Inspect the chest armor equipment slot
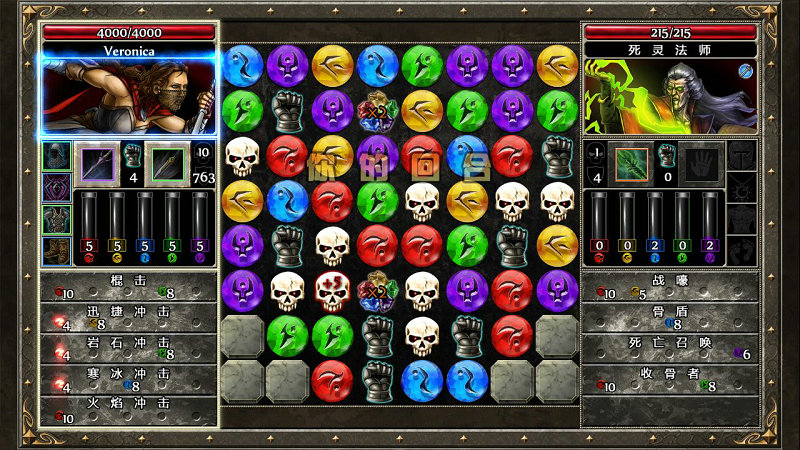Viewport: 800px width, 450px height. 56,218
